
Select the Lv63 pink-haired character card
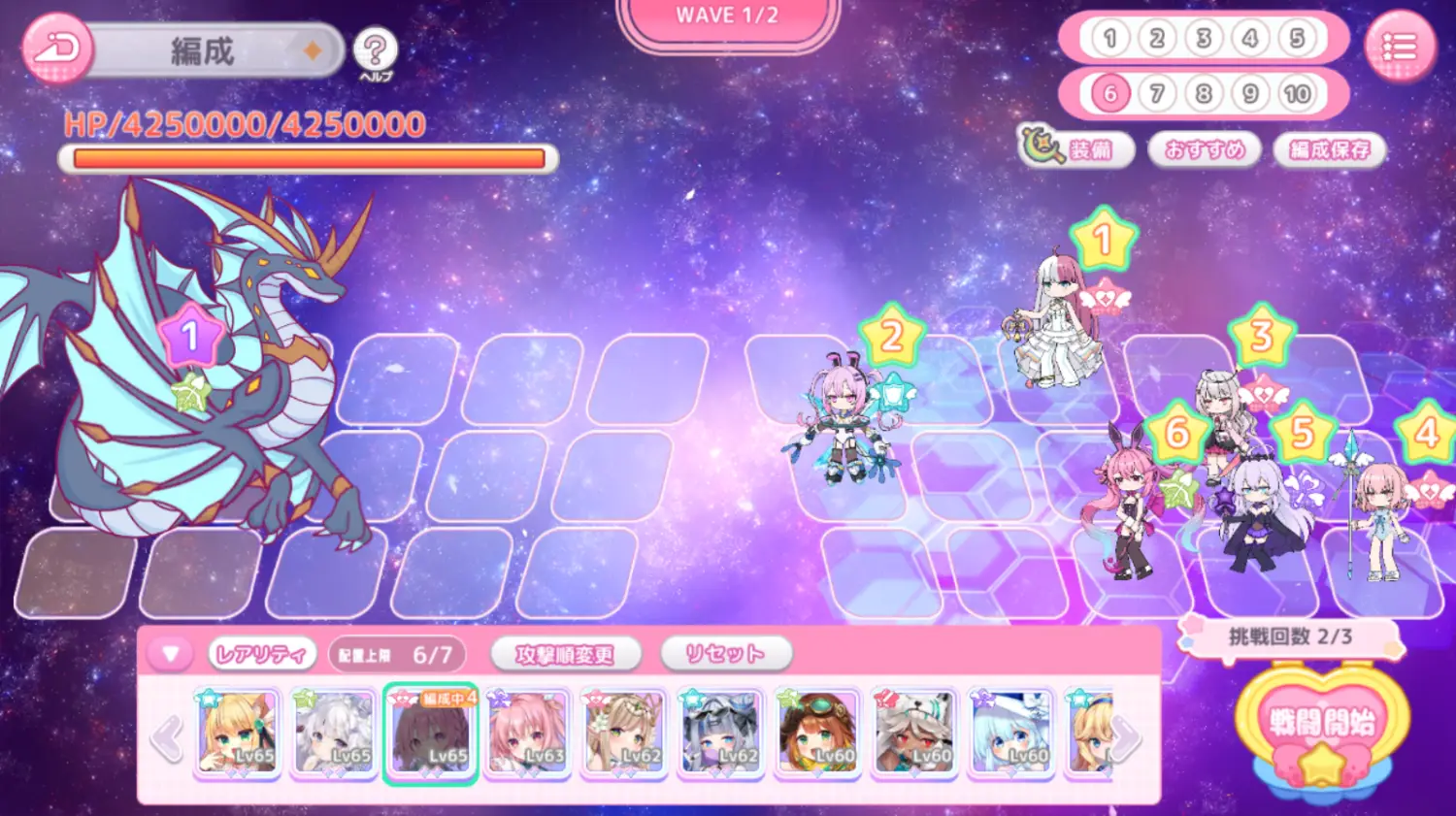pyautogui.click(x=527, y=733)
